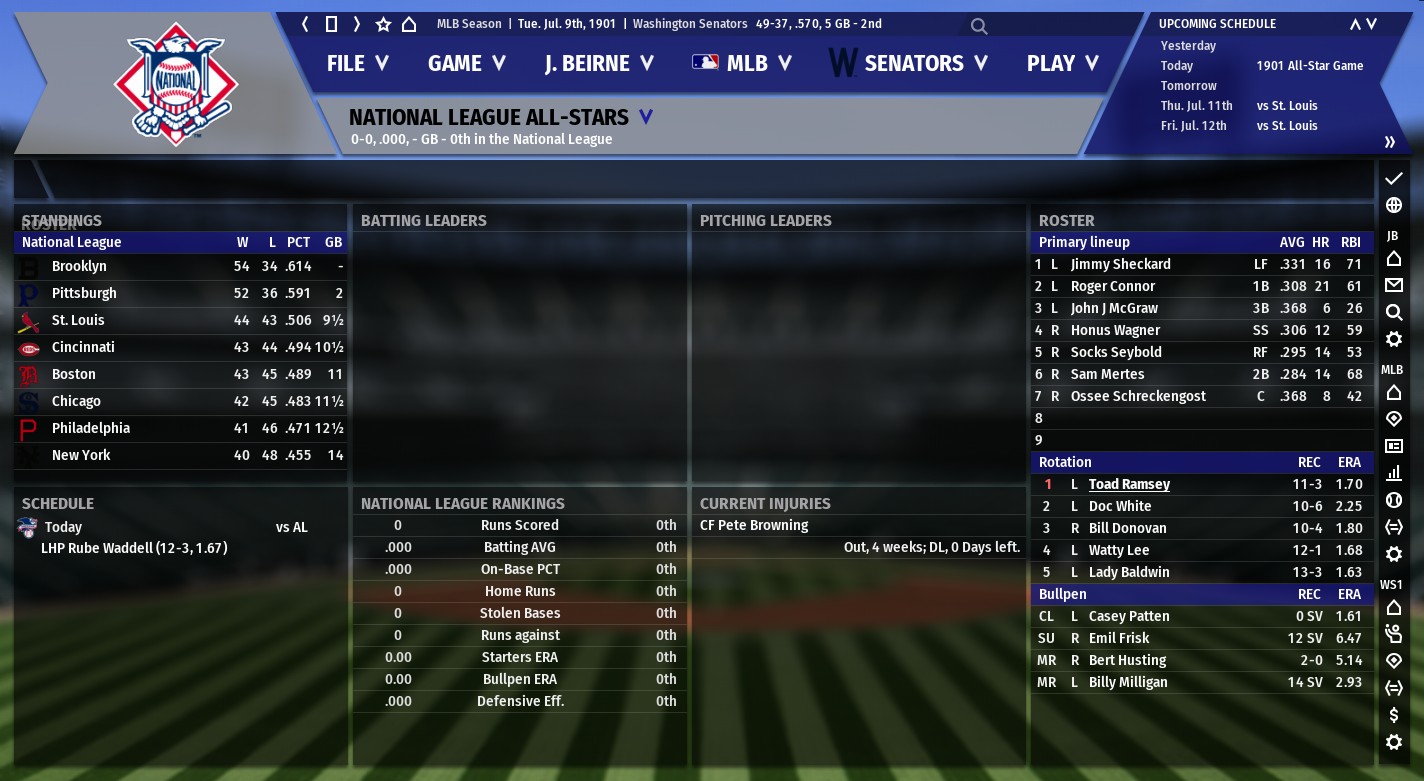
Task: Go back with the left arrow
Action: tap(305, 24)
